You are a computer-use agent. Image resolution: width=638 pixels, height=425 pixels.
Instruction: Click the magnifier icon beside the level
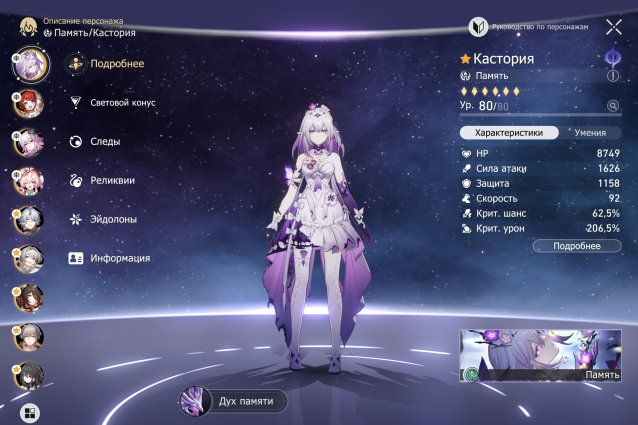point(612,105)
